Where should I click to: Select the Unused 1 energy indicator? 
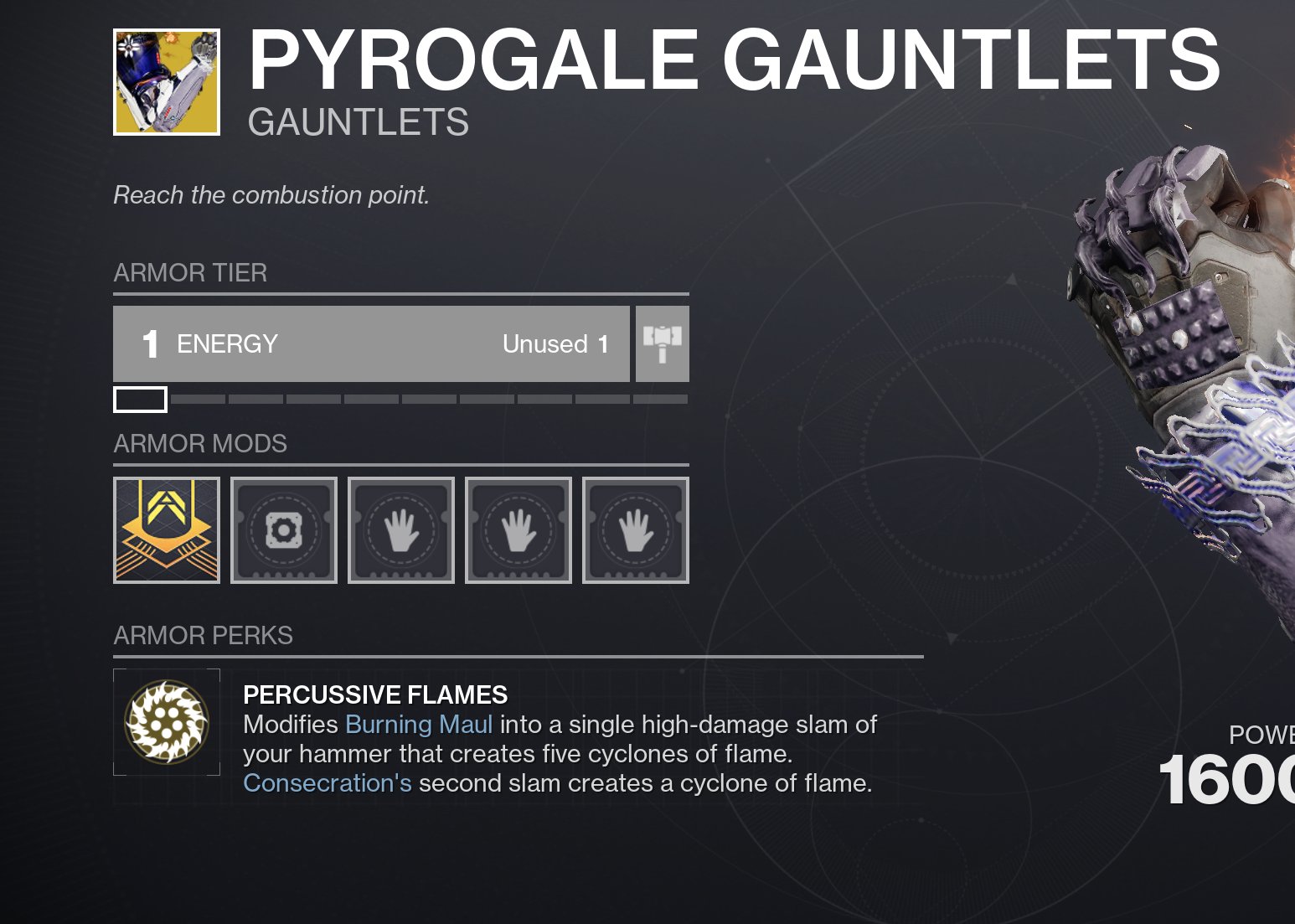point(554,343)
